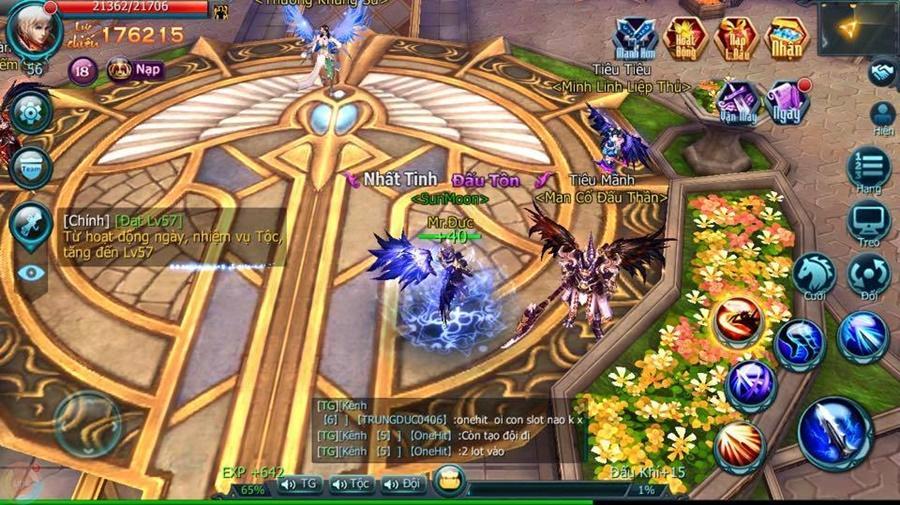Open the Mạnh Hơn power-up icon

click(635, 39)
